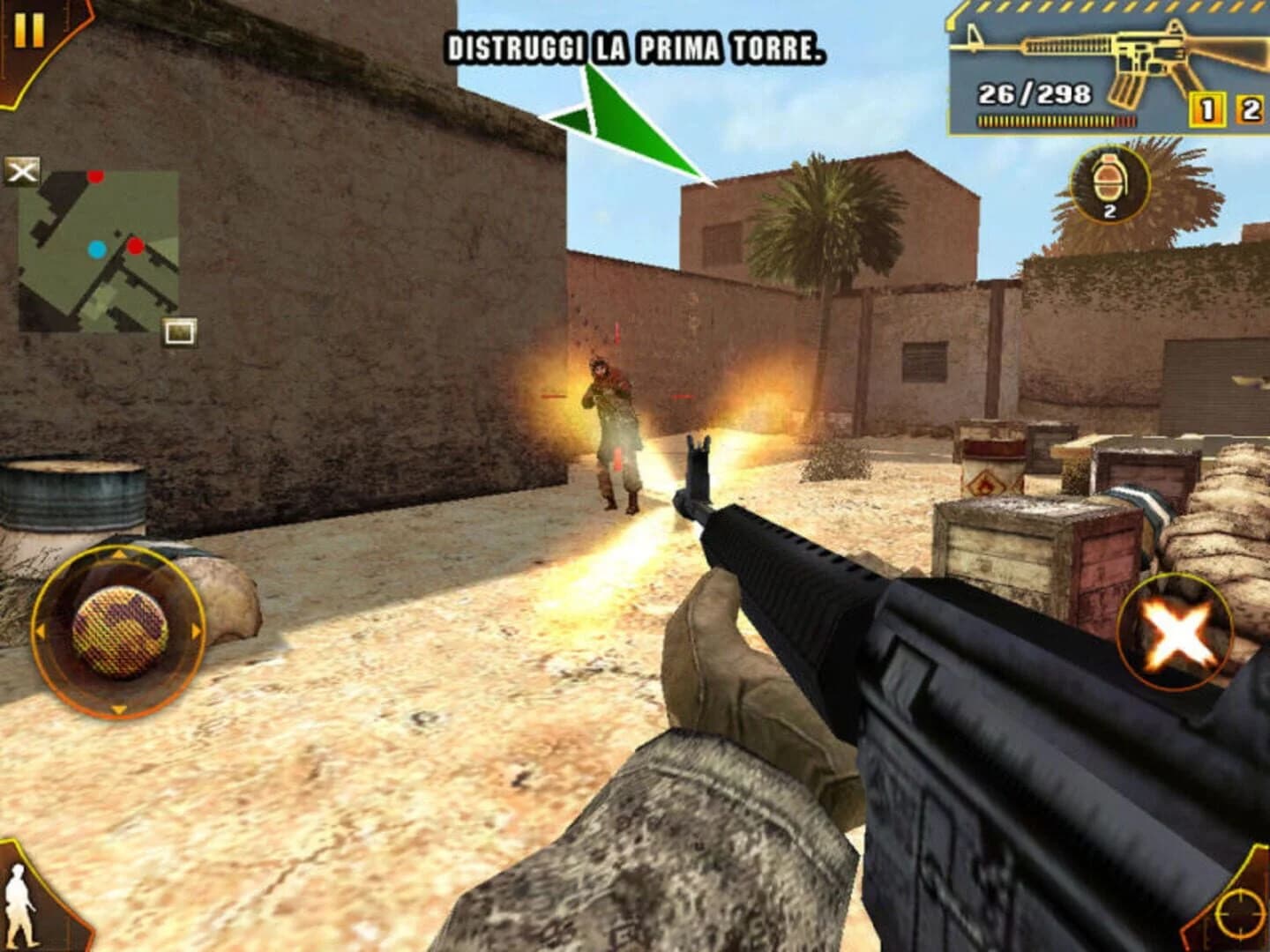Switch to weapon slot 2
1270x952 pixels.
(x=1250, y=108)
